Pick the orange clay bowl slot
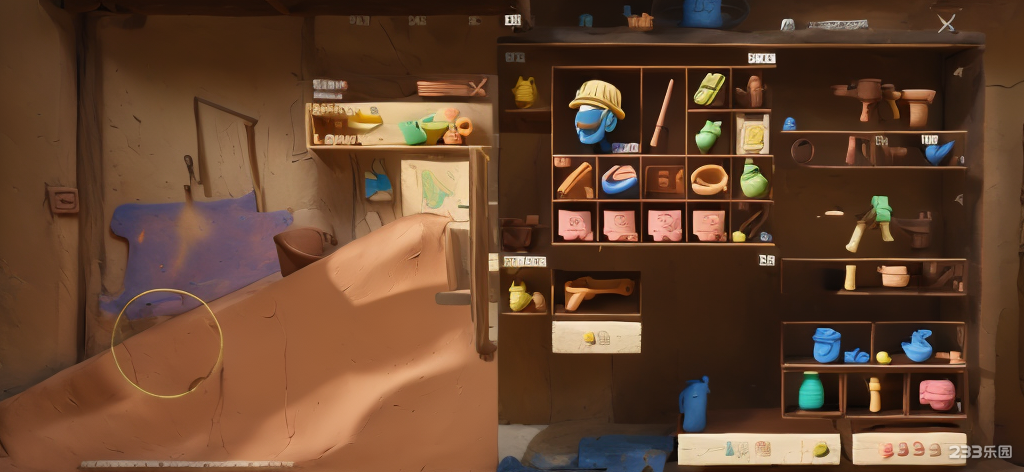 click(708, 179)
